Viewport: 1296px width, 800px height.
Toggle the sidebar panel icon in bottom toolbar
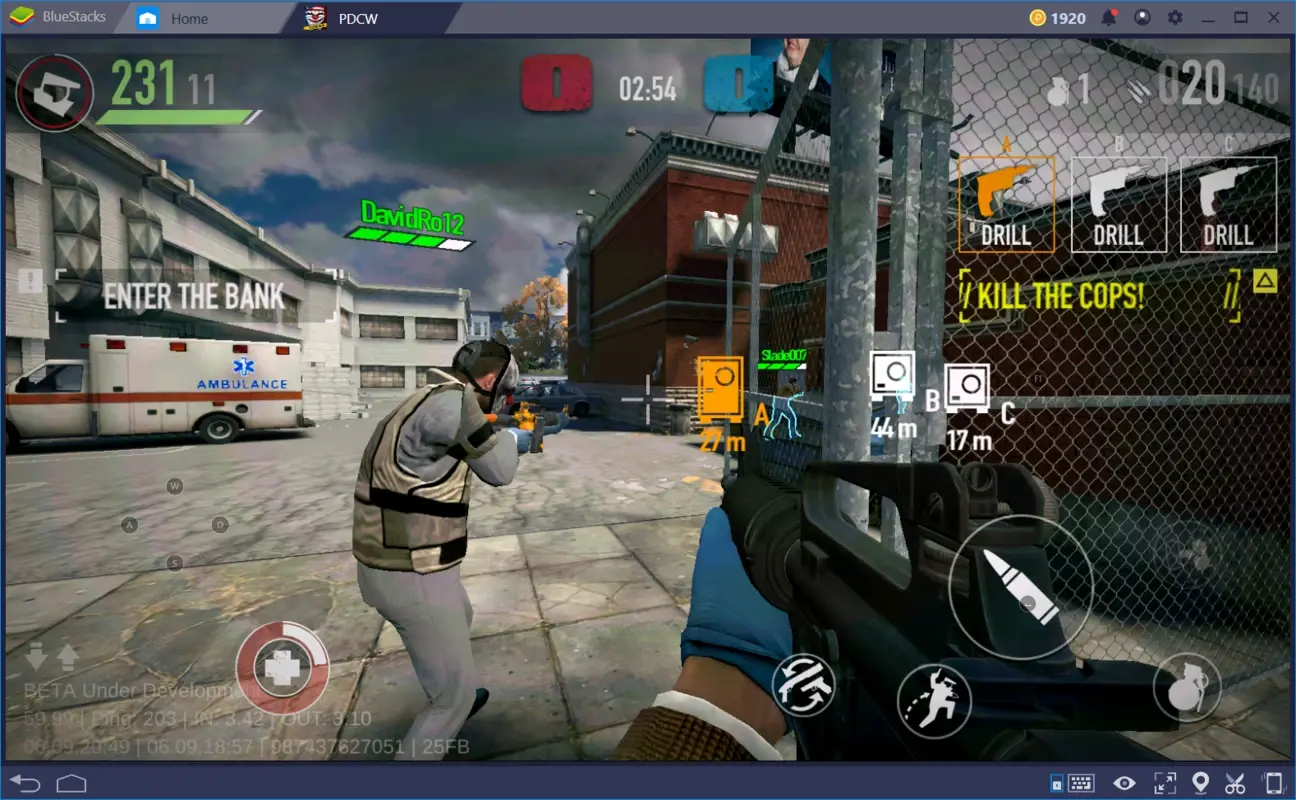click(1054, 782)
